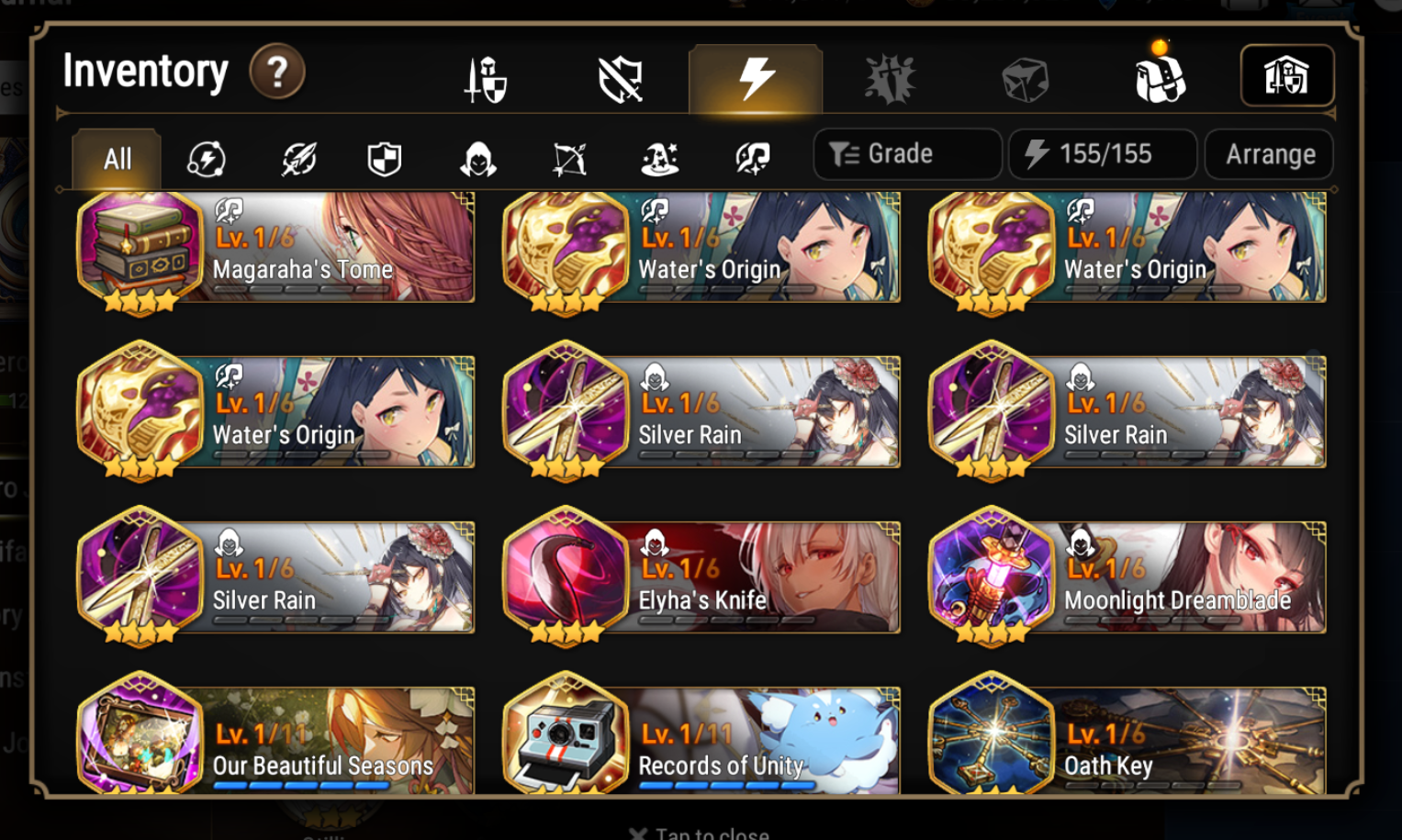Check the 155/155 inventory capacity indicator
Viewport: 1402px width, 840px height.
[1102, 153]
